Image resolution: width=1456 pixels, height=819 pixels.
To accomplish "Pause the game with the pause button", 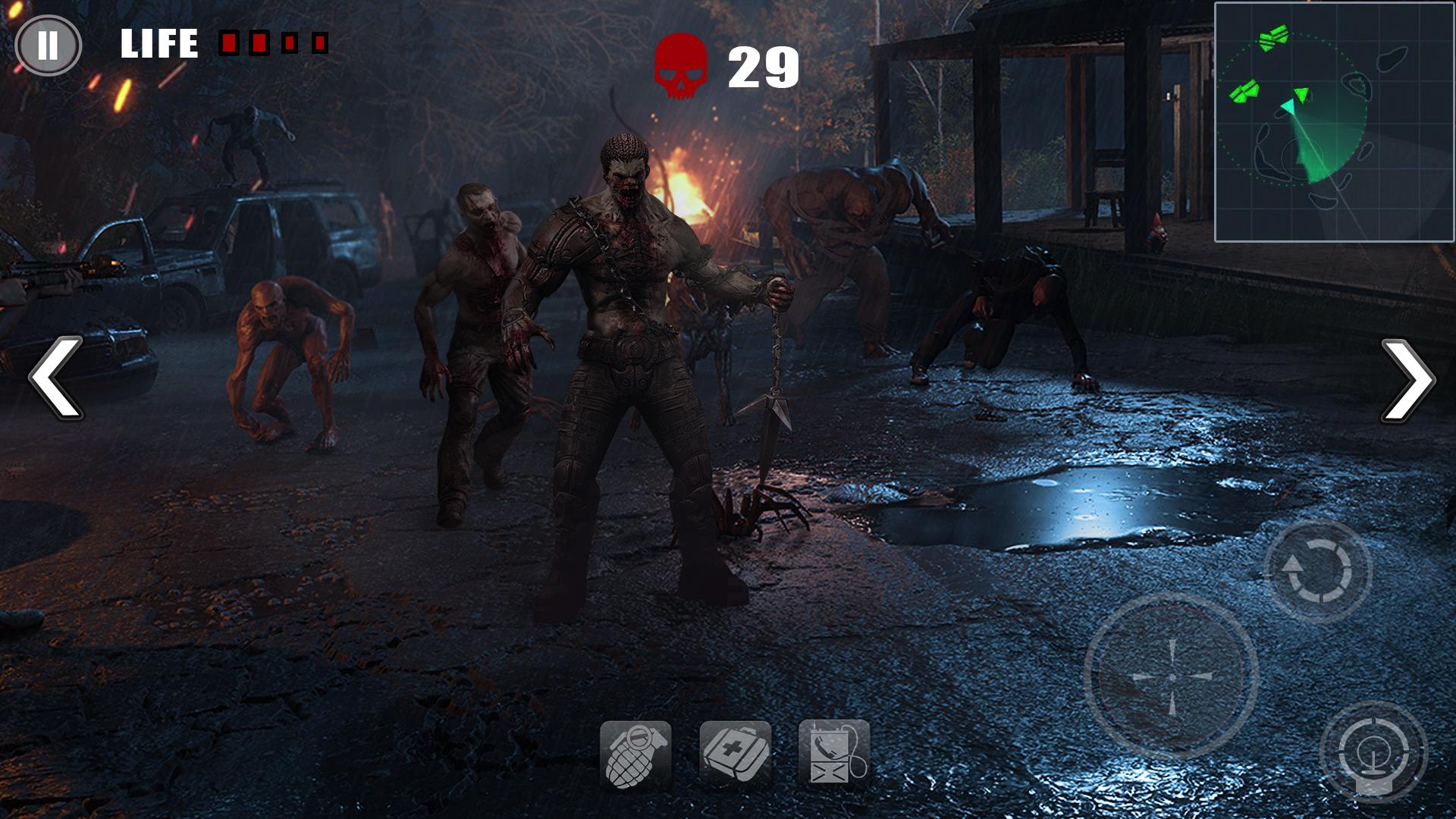I will 48,45.
